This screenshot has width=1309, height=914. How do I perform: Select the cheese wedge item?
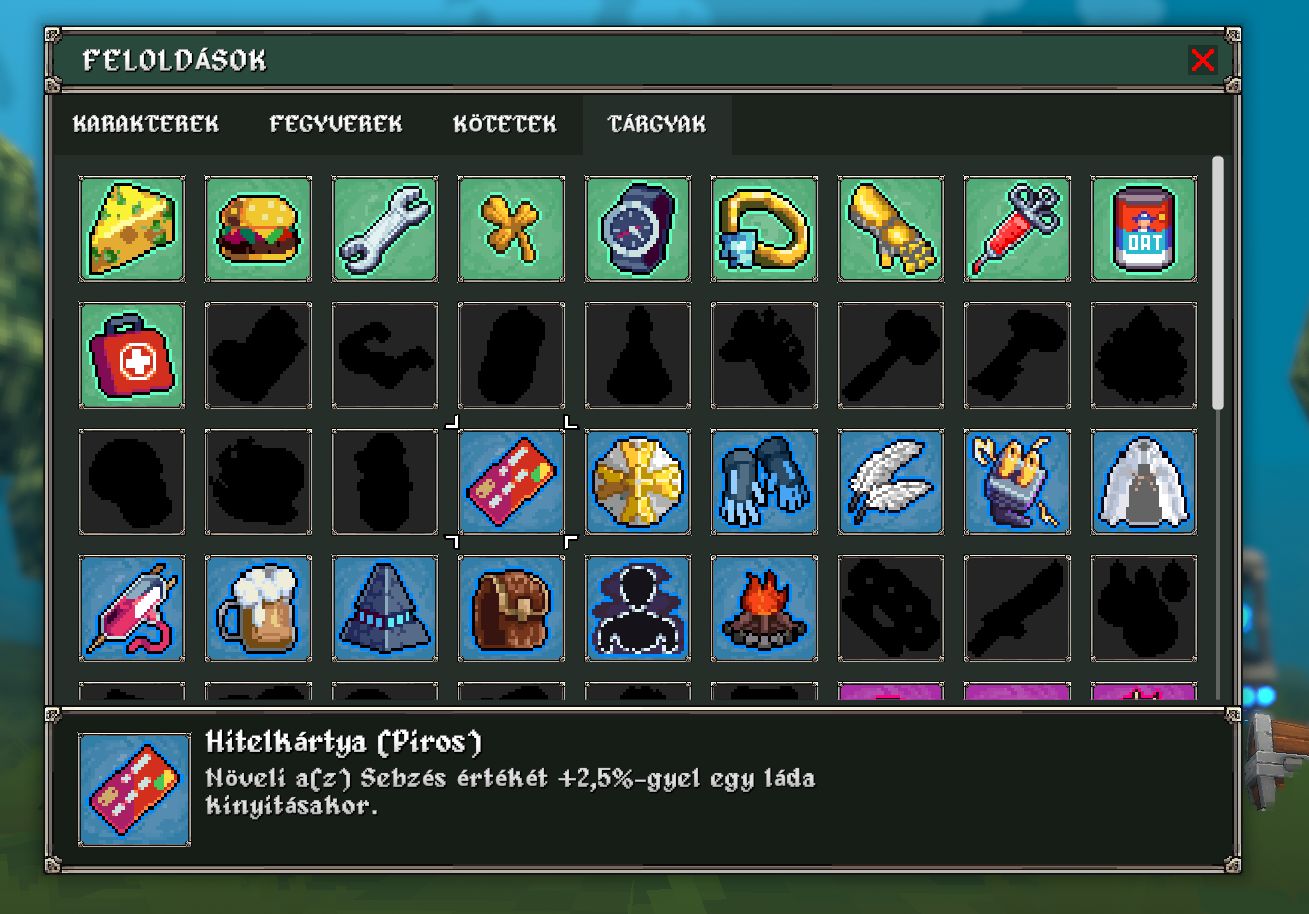point(132,229)
